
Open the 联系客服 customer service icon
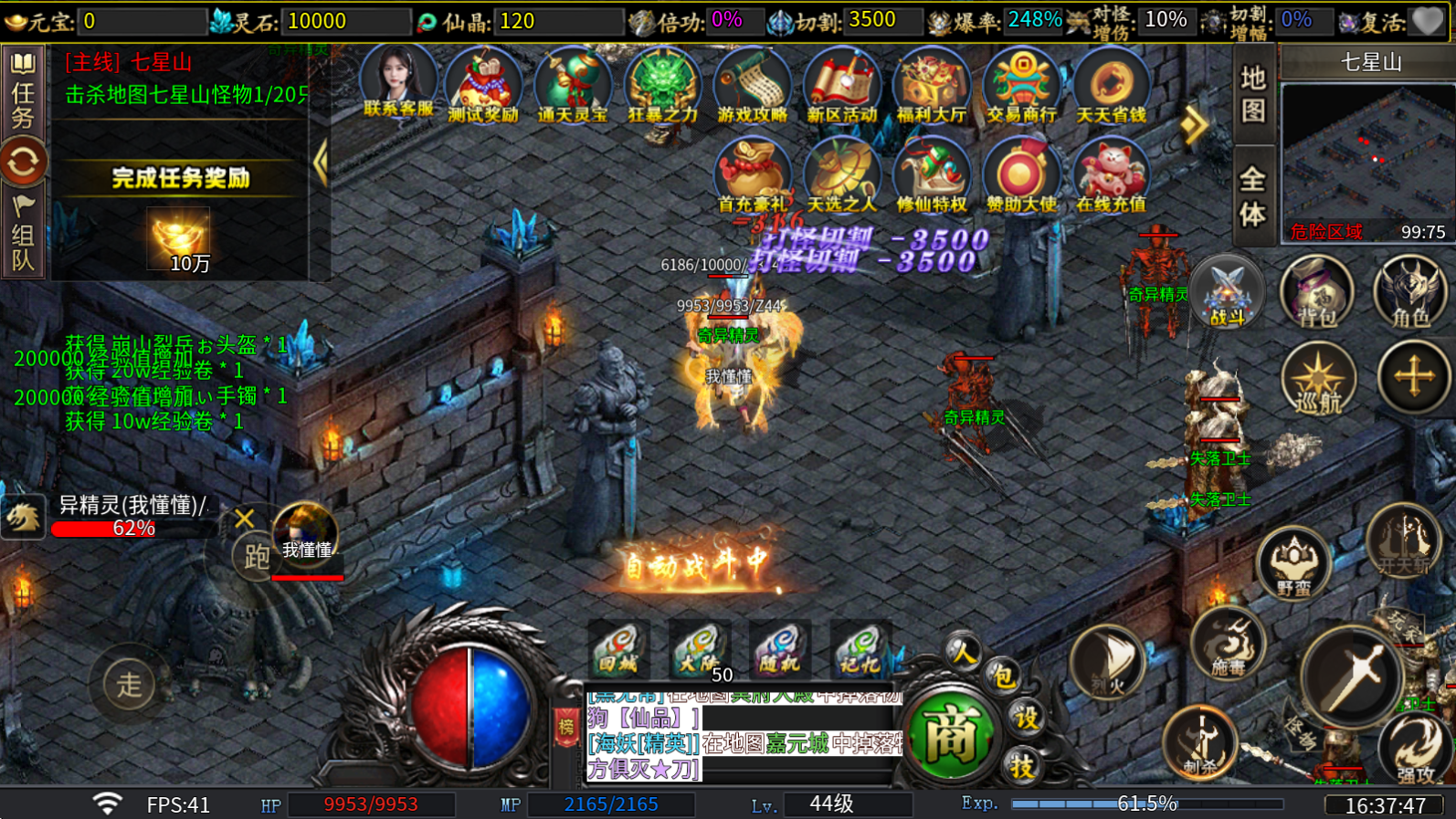coord(397,82)
